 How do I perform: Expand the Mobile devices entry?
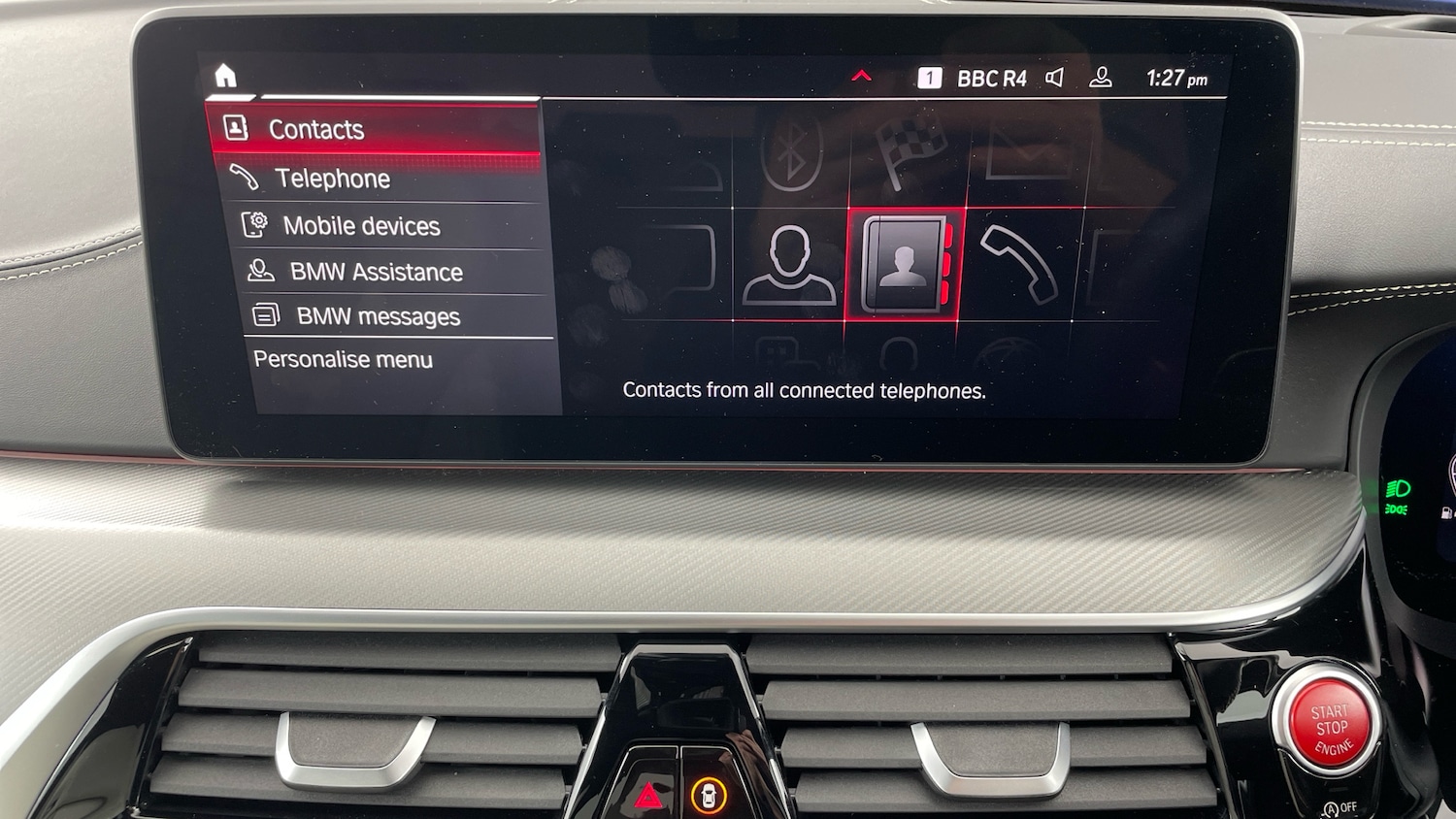click(361, 226)
